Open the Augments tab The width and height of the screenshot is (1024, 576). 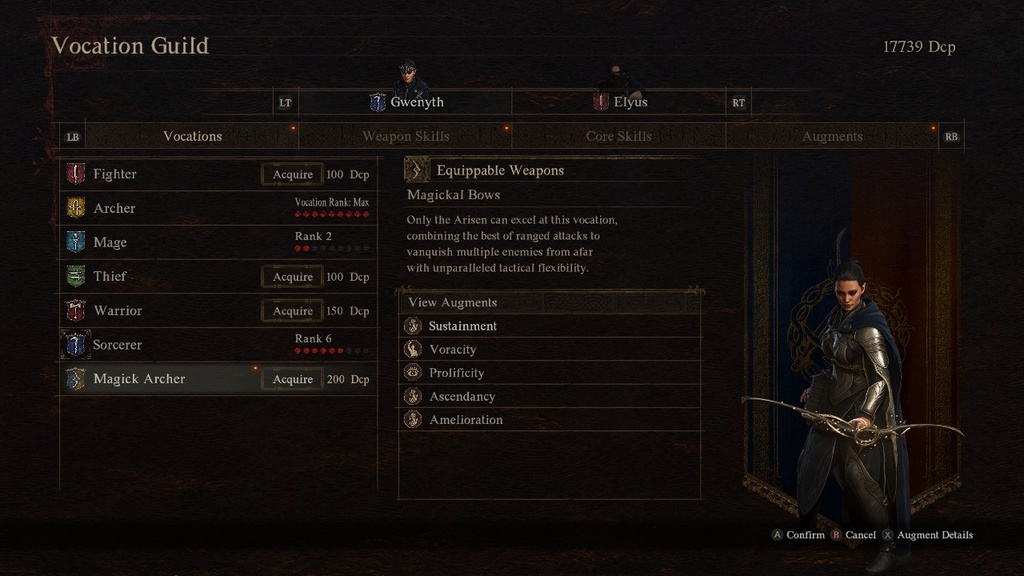point(832,136)
